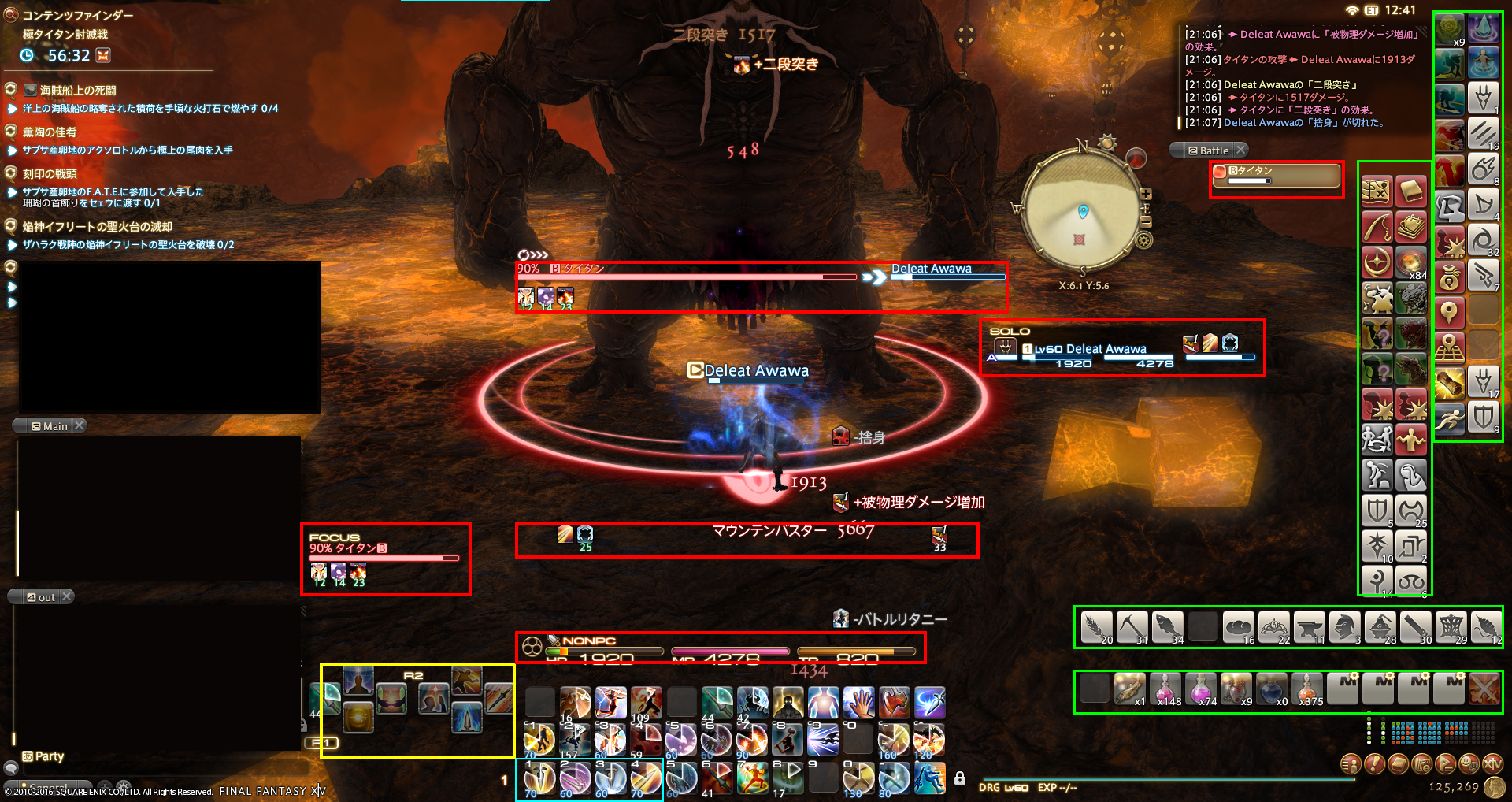1512x802 pixels.
Task: Activate the crossed swords limit break icon
Action: coord(1484,688)
